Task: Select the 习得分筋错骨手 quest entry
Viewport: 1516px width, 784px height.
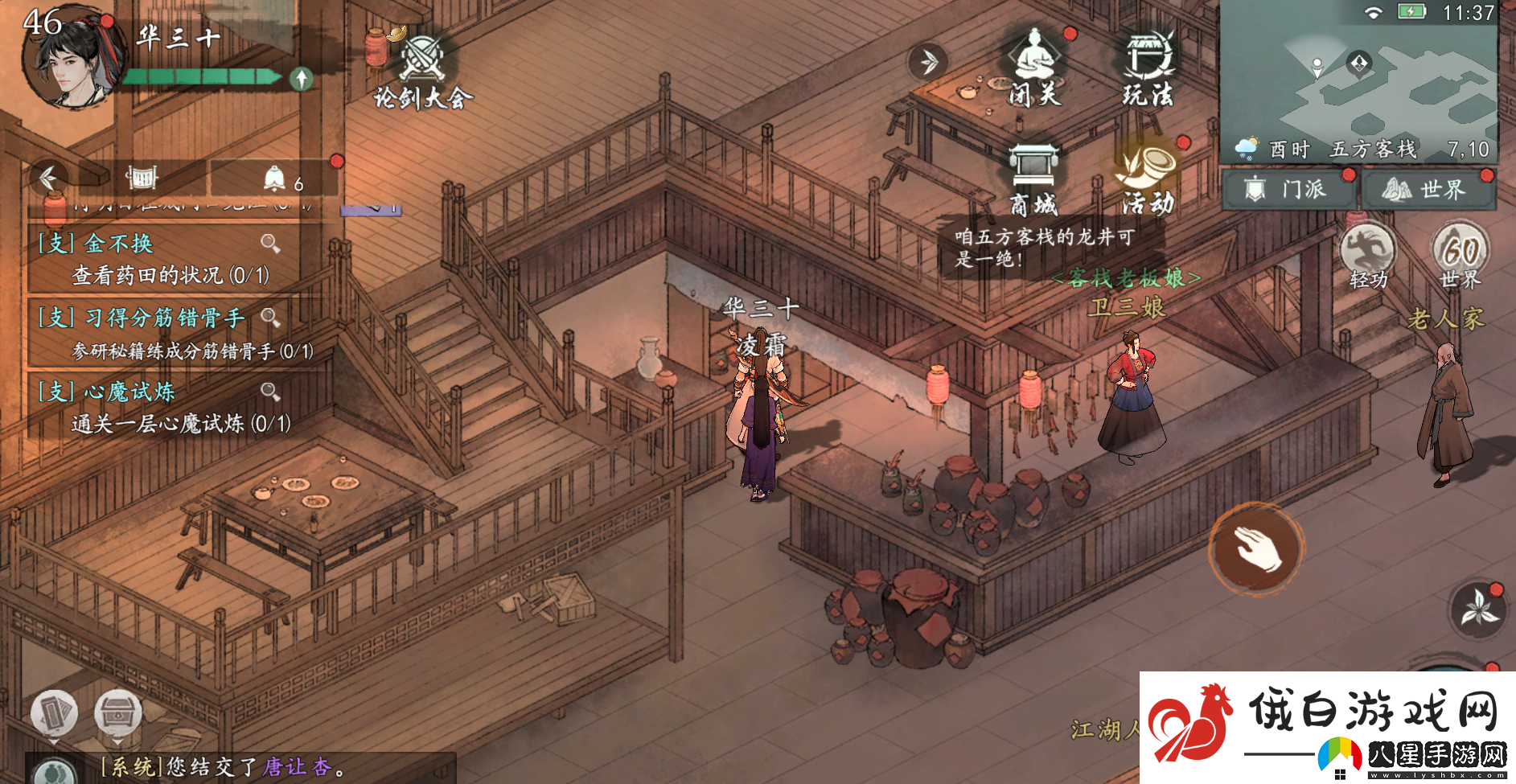Action: (173, 333)
